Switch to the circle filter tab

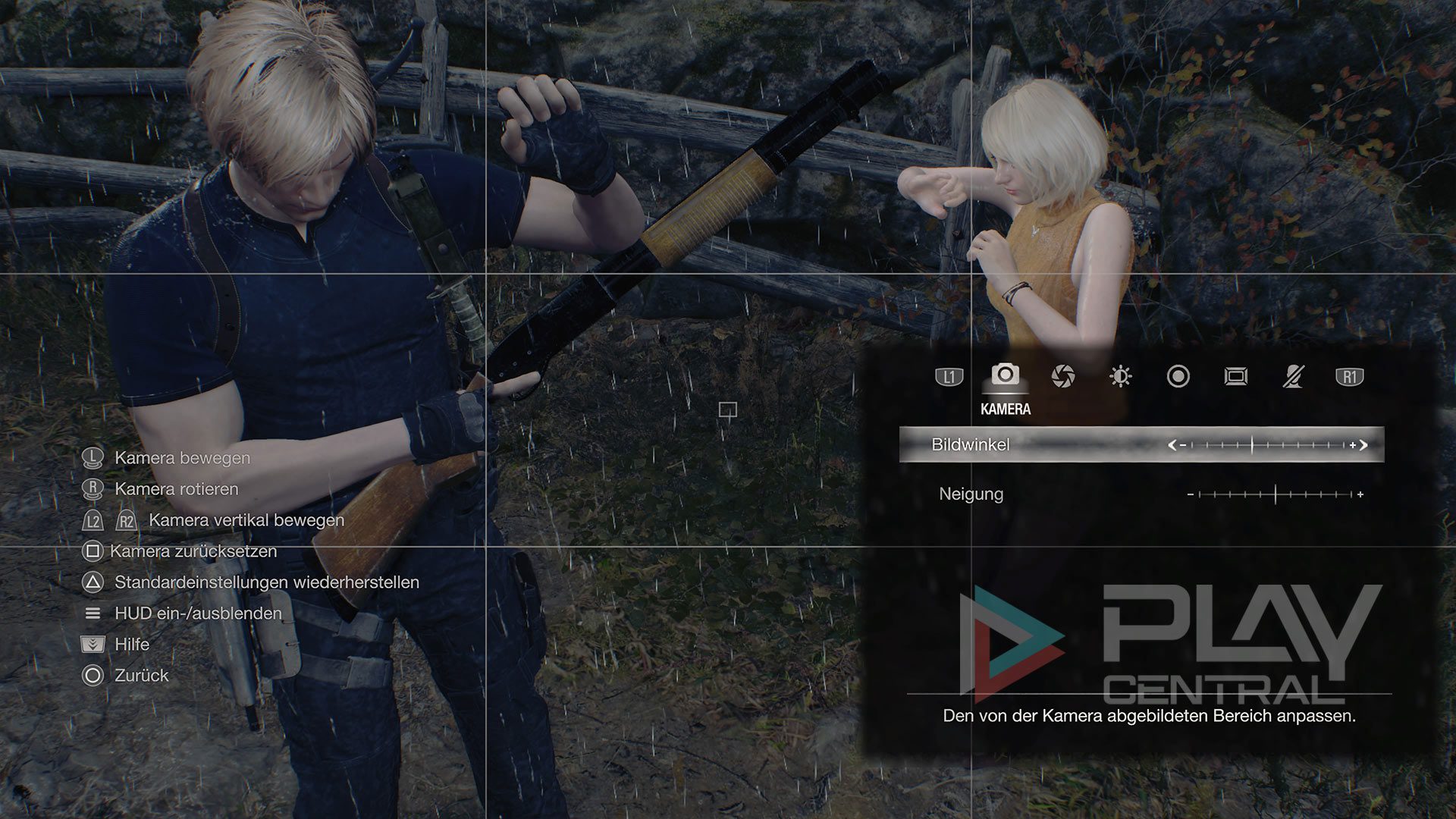coord(1178,376)
